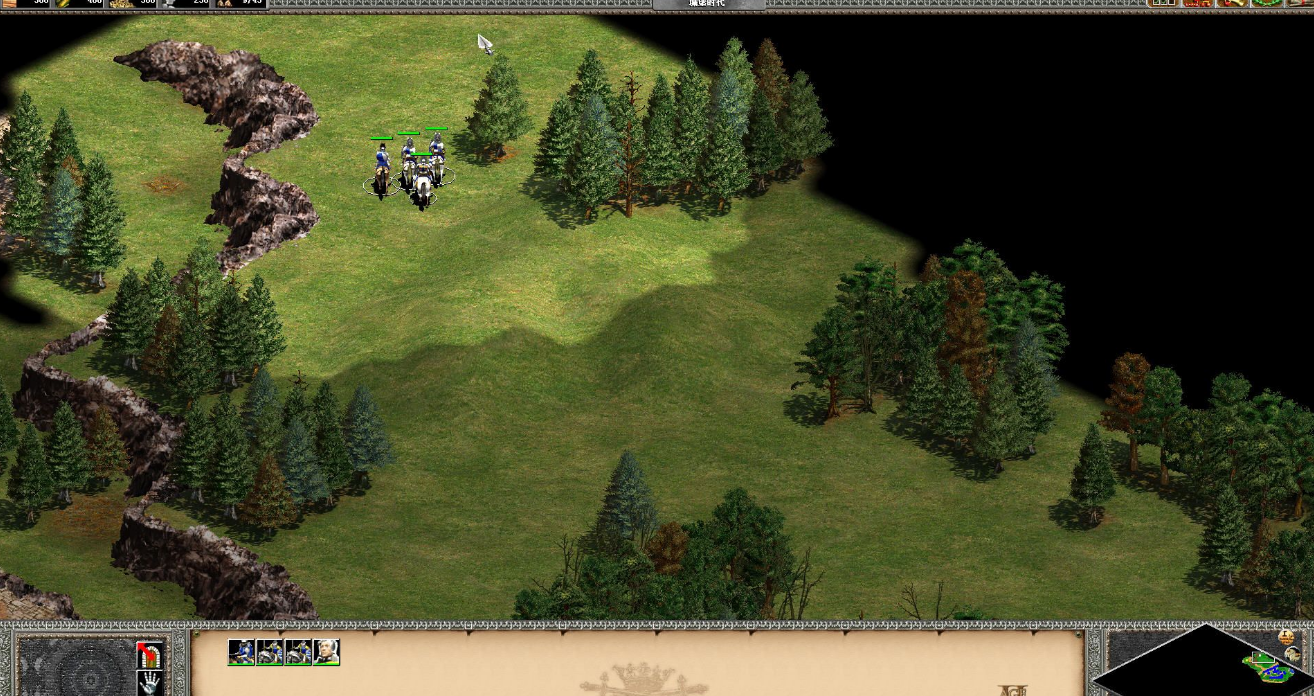
Task: Select the blue mounted knight unit portrait
Action: tap(241, 652)
